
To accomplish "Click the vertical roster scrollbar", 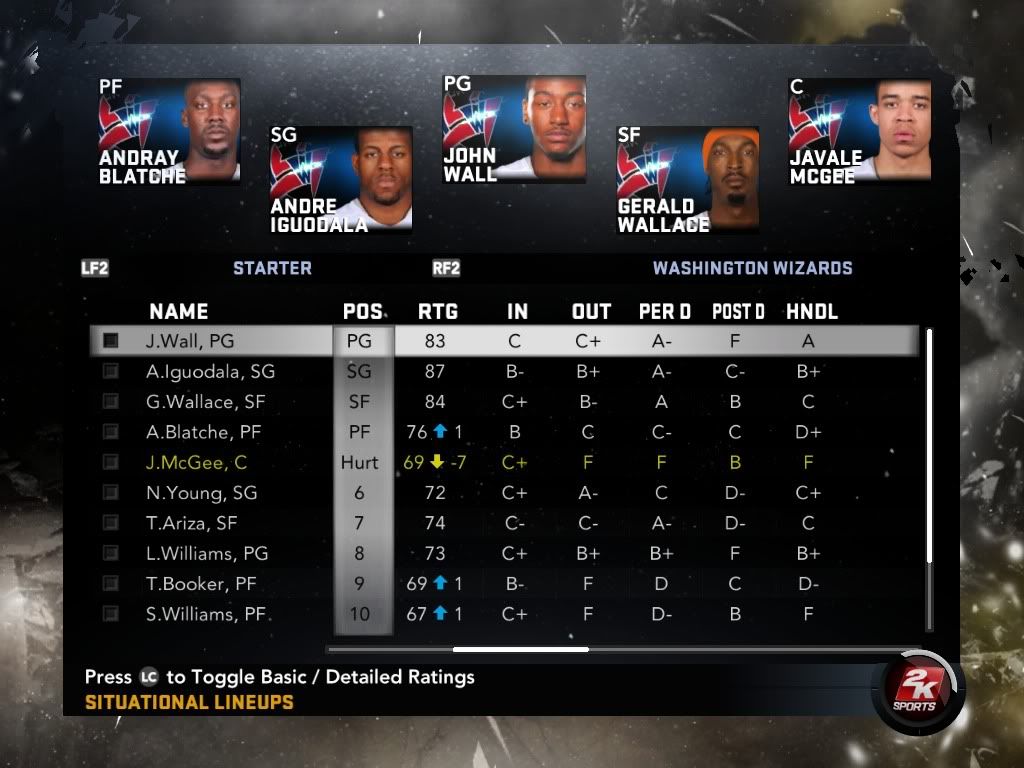I will (x=930, y=445).
